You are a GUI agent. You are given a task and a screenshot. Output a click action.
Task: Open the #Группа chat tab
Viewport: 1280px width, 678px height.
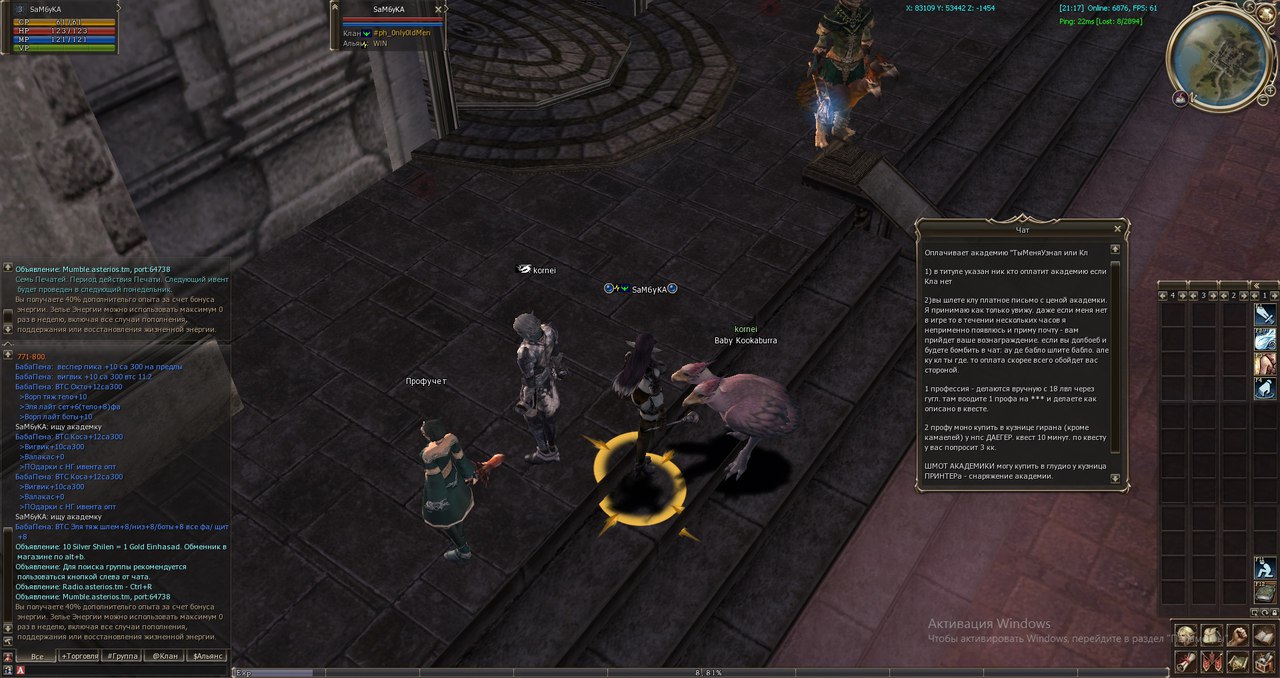tap(122, 656)
